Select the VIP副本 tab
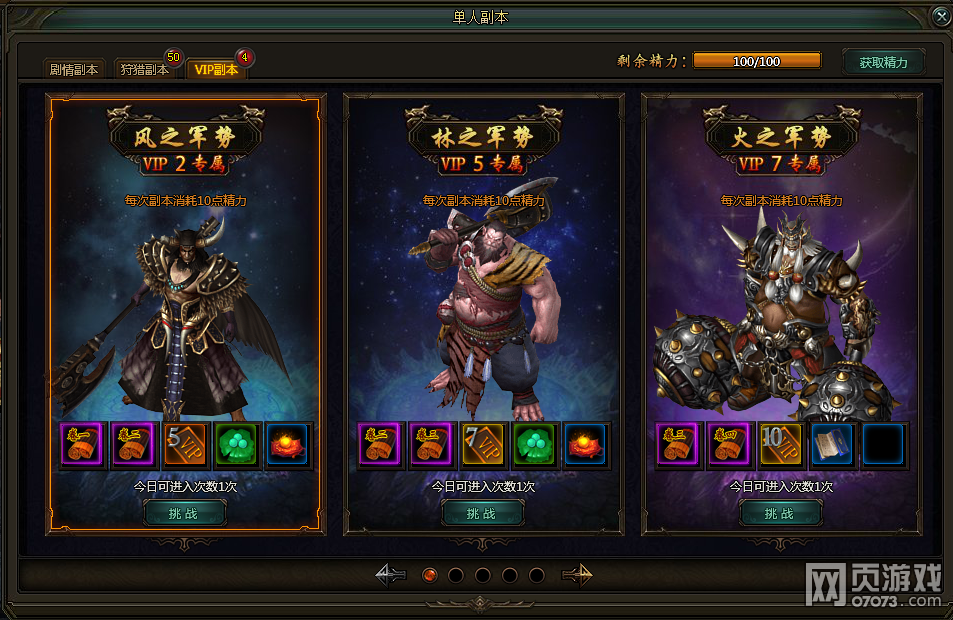953x620 pixels. click(x=216, y=69)
